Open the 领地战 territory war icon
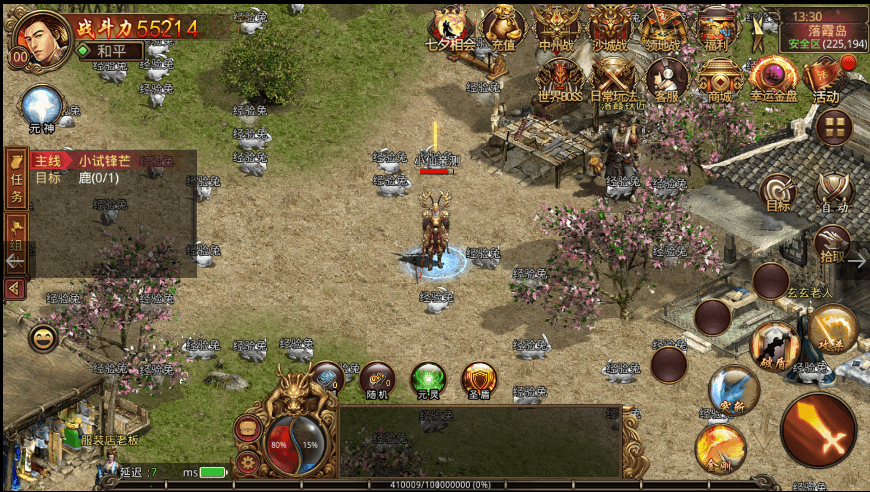Screen dimensions: 870x492 (663, 26)
